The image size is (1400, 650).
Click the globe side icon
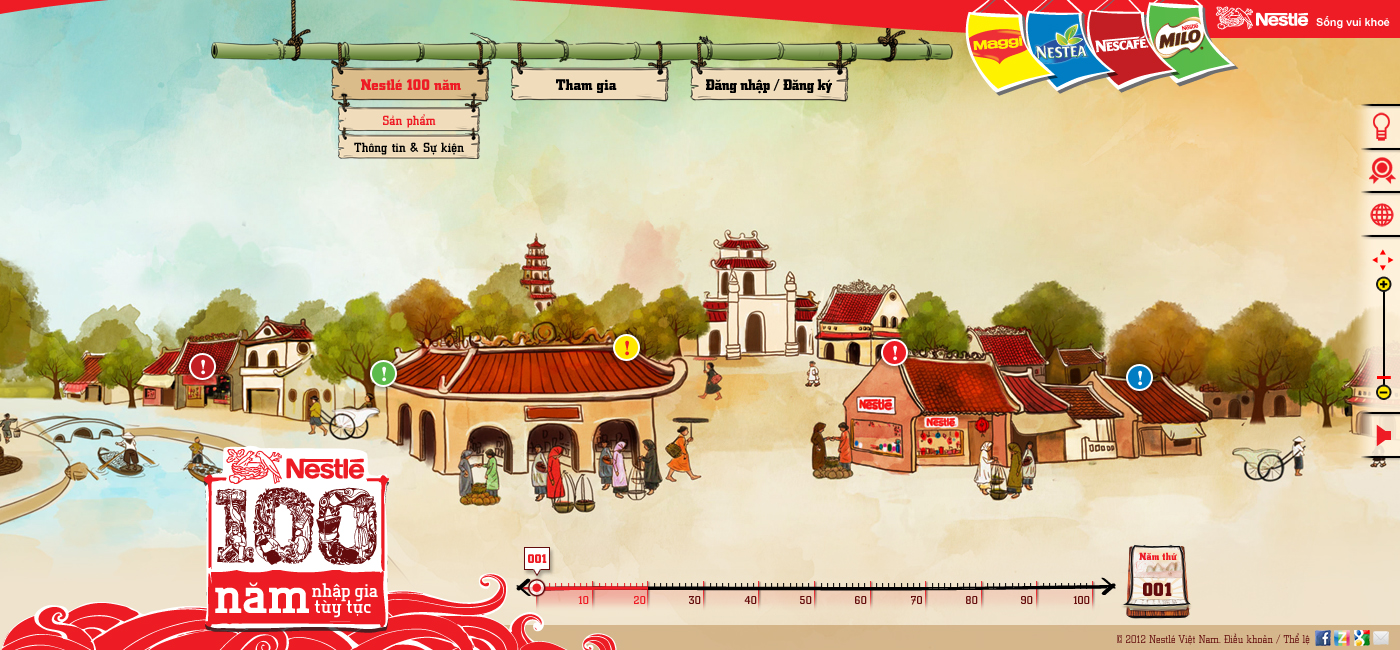coord(1381,215)
